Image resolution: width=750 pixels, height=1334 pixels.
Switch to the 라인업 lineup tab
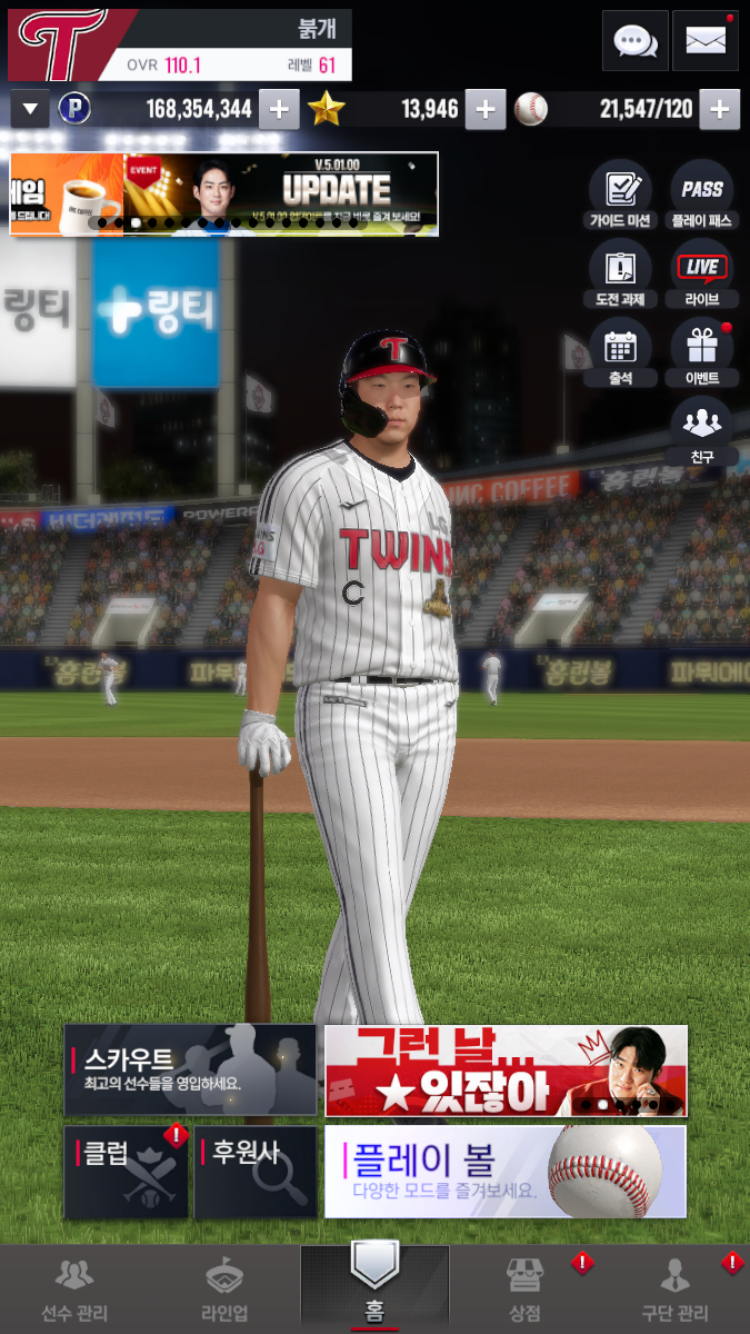(x=225, y=1290)
